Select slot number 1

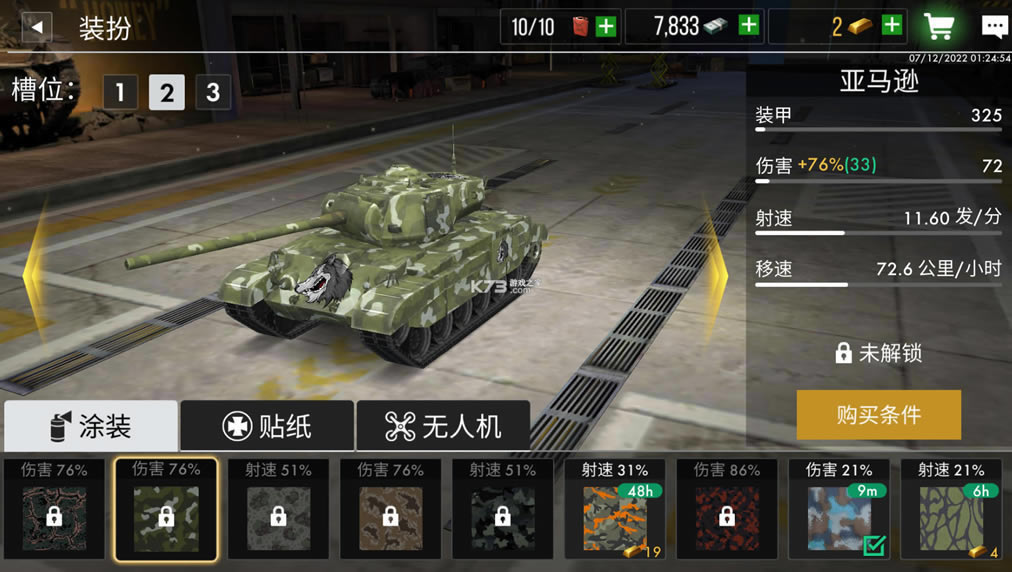pos(120,93)
